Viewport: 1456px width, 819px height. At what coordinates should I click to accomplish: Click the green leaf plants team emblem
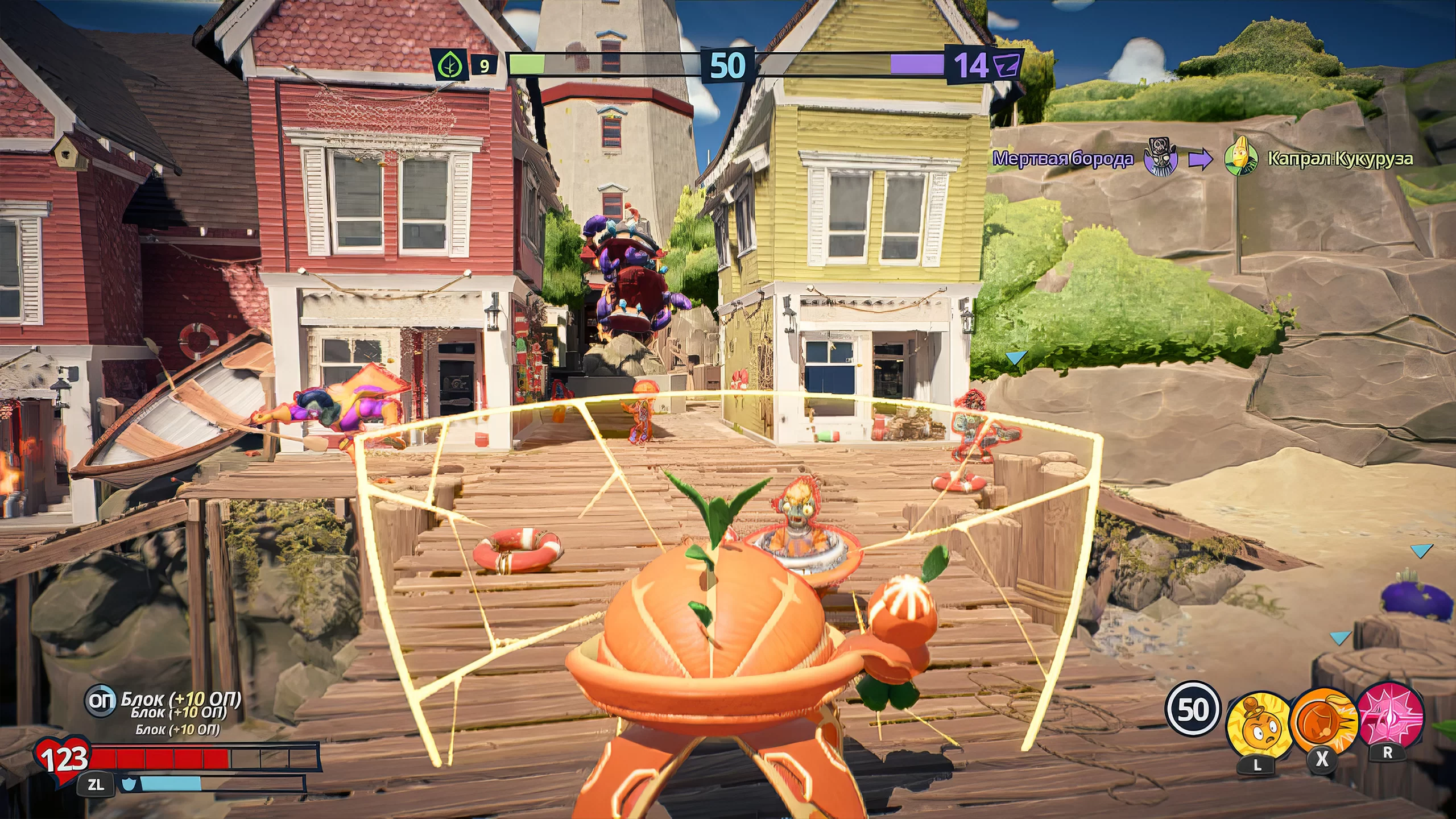click(x=449, y=65)
